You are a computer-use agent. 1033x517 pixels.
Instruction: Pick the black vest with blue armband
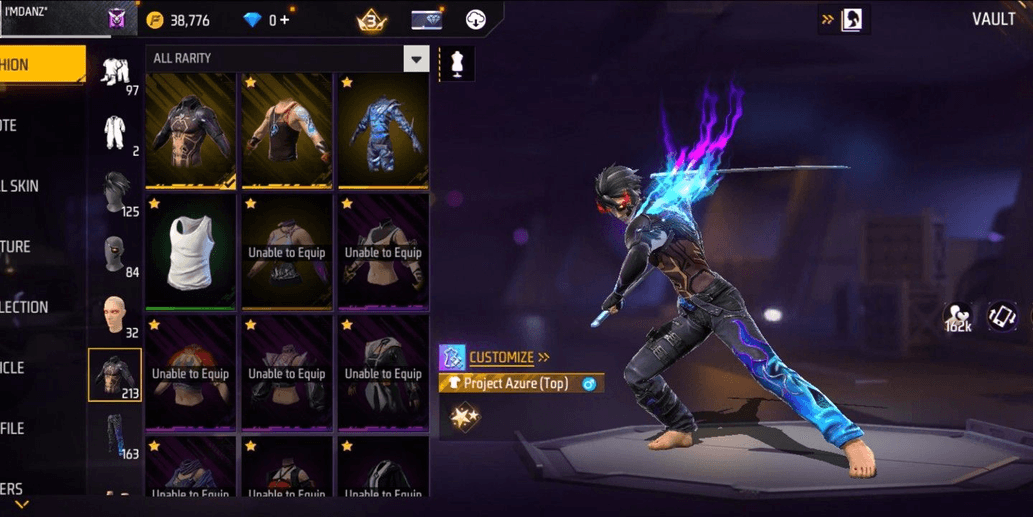[286, 130]
